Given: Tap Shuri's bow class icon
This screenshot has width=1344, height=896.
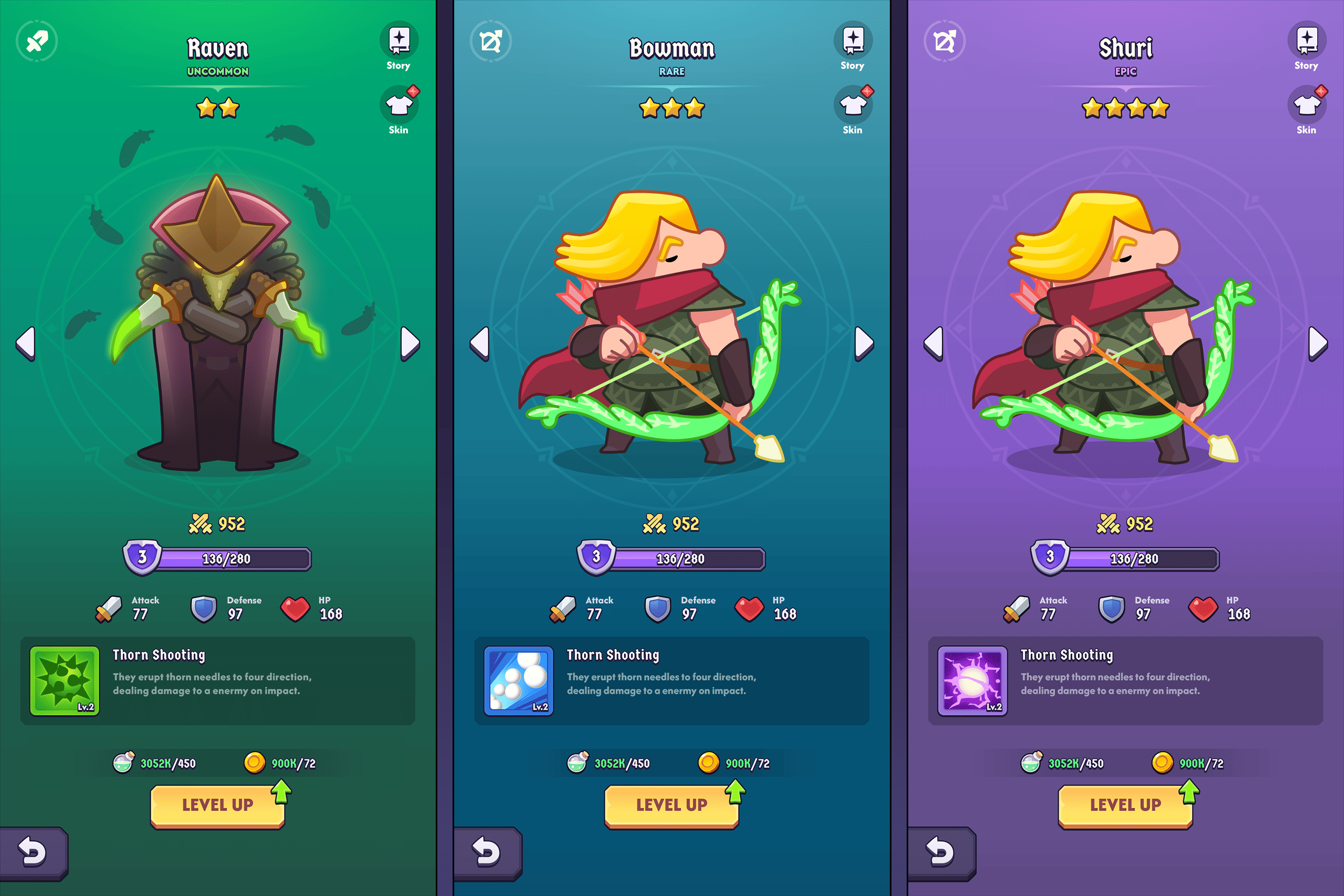Looking at the screenshot, I should 944,41.
